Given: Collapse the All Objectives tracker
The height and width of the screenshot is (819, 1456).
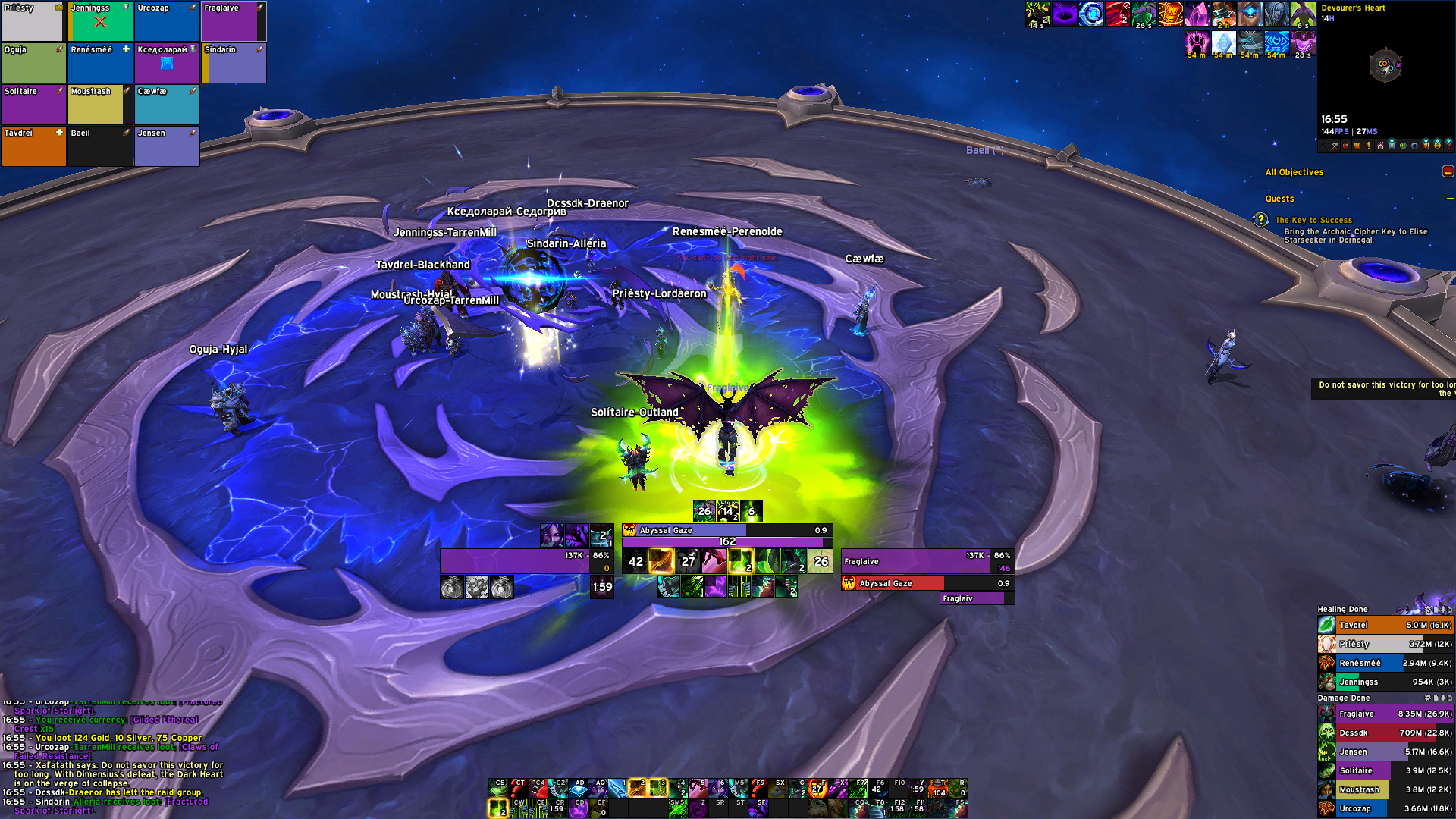Looking at the screenshot, I should (x=1448, y=172).
